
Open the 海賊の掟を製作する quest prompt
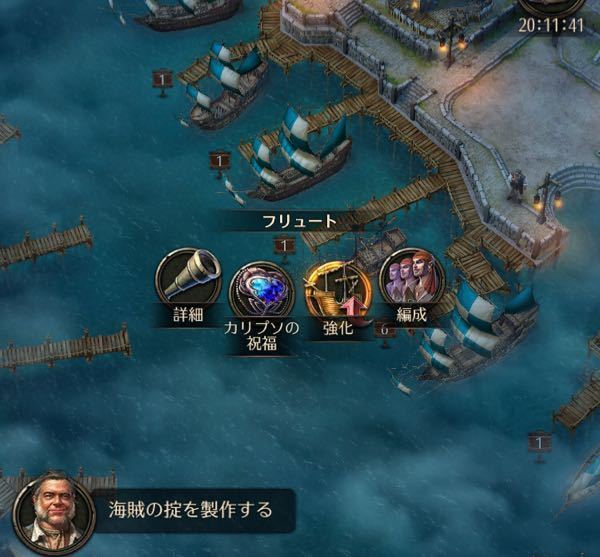coord(190,510)
